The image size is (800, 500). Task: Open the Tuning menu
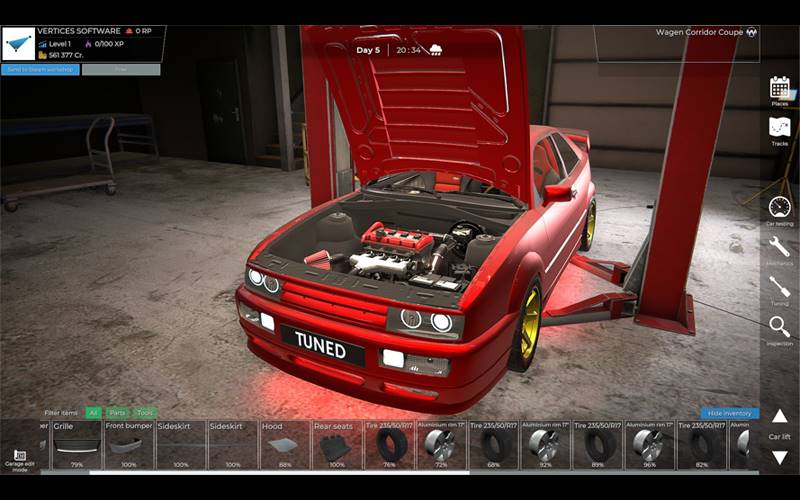click(779, 289)
